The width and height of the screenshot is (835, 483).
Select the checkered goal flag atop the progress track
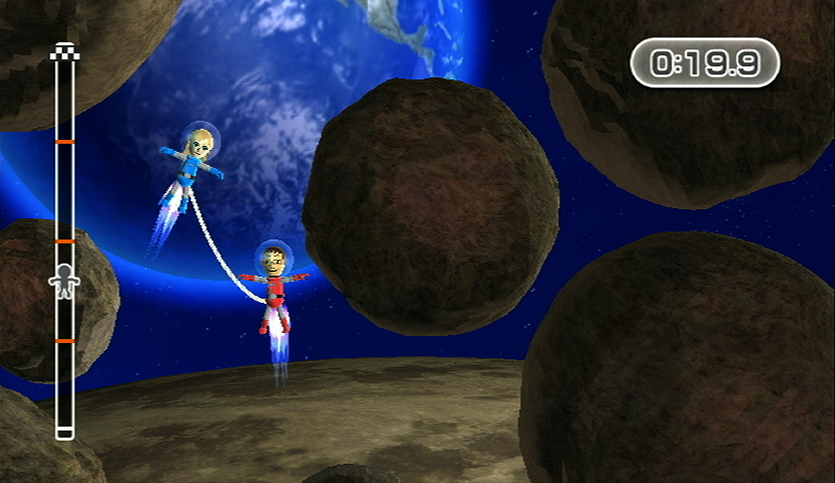click(65, 52)
